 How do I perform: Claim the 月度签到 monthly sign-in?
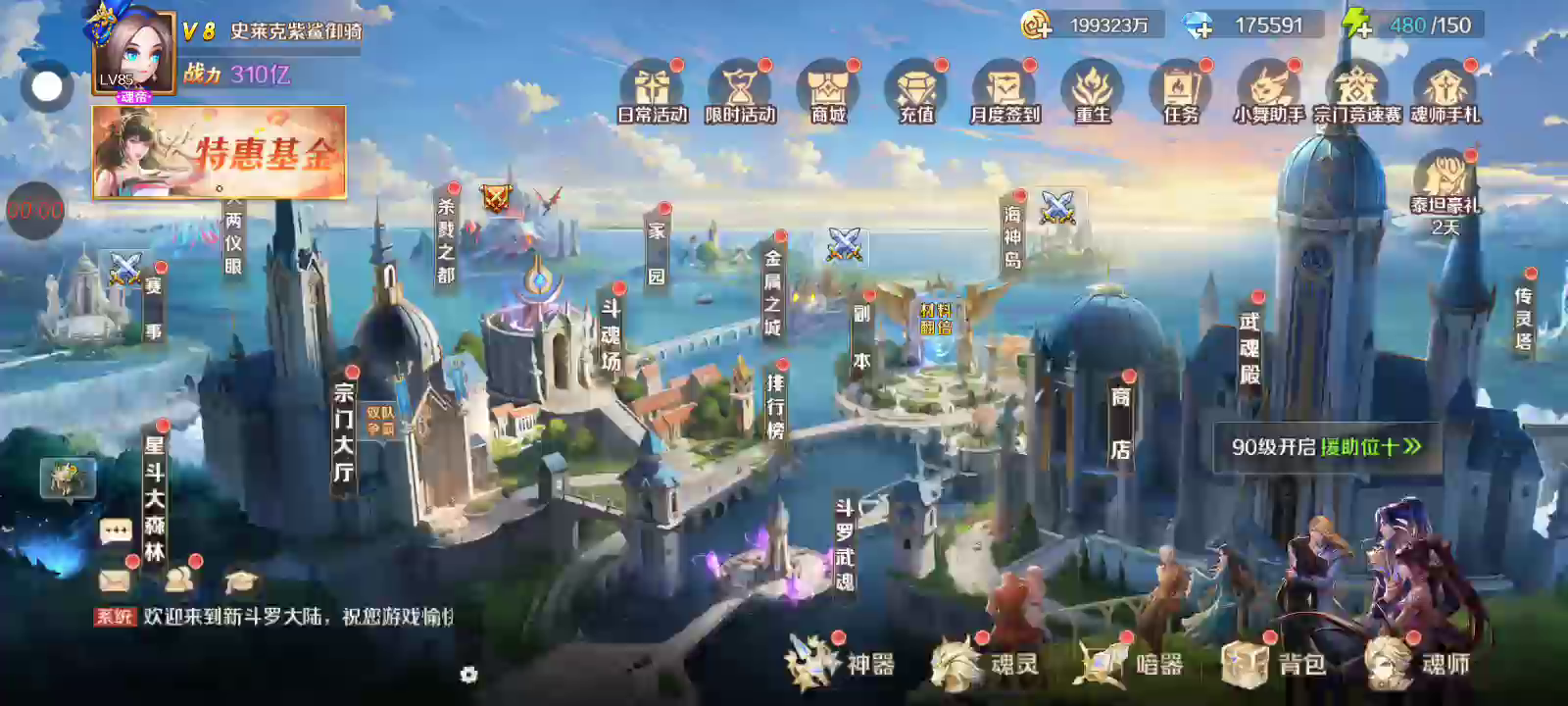point(1004,91)
